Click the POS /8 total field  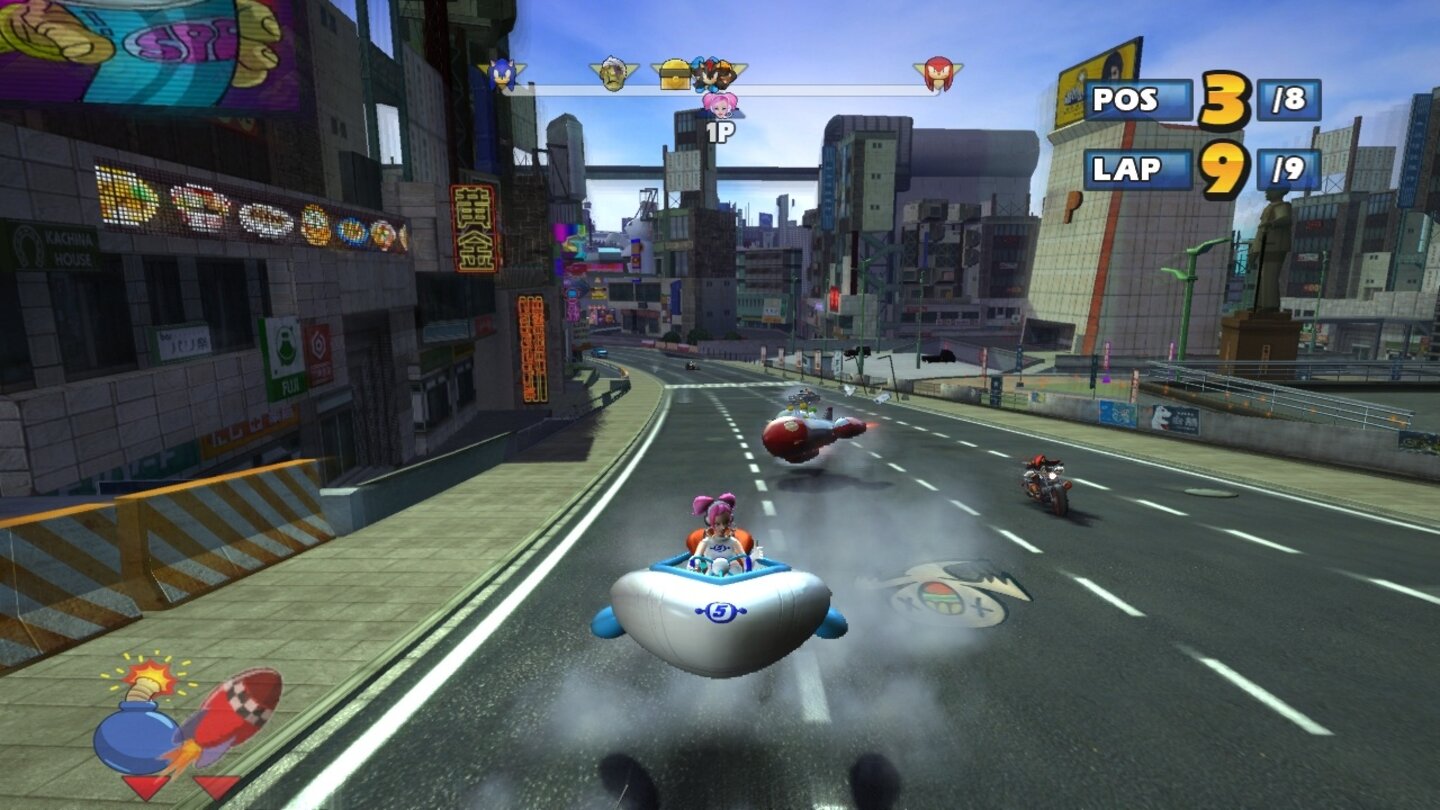click(x=1287, y=100)
